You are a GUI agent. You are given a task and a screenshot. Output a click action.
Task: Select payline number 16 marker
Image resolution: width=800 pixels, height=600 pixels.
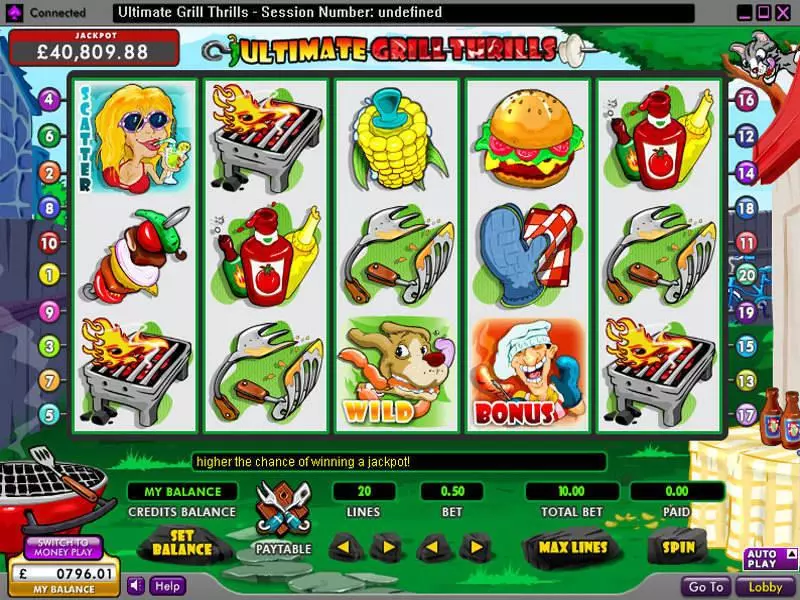745,100
